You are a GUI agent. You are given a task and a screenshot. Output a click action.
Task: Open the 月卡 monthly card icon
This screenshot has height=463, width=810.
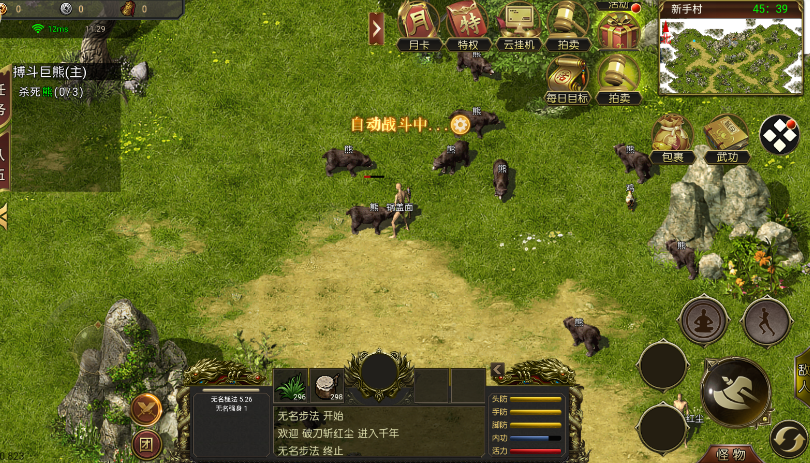click(418, 23)
